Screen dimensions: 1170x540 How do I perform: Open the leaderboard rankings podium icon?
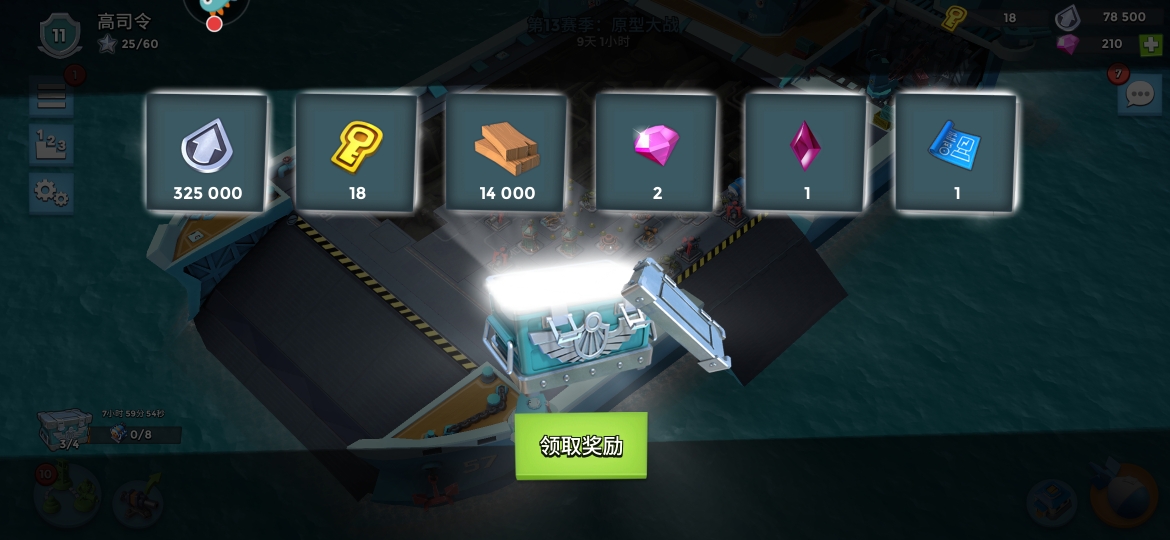pos(51,145)
